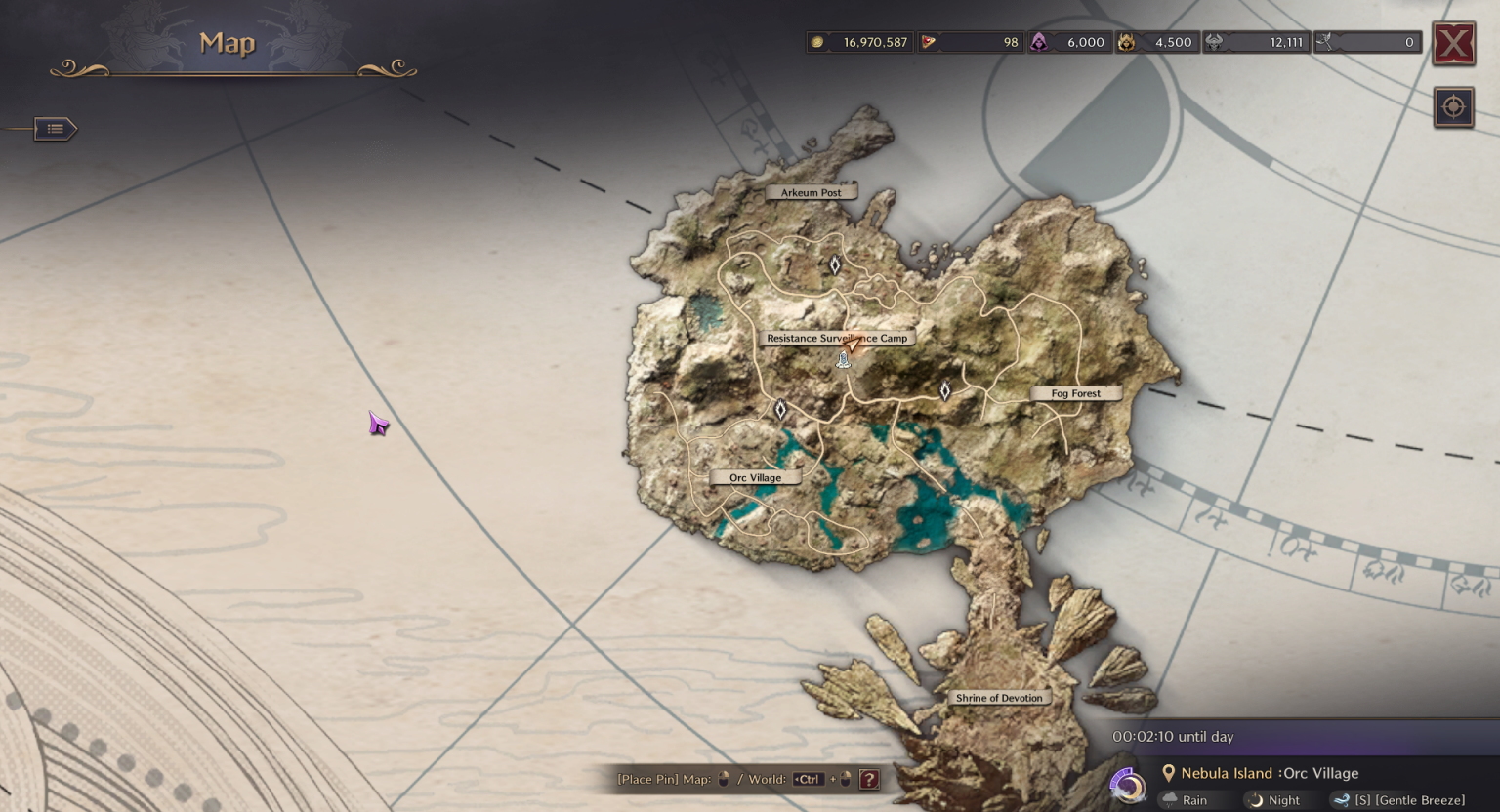Expand the map list side panel
This screenshot has width=1500, height=812.
click(x=55, y=128)
